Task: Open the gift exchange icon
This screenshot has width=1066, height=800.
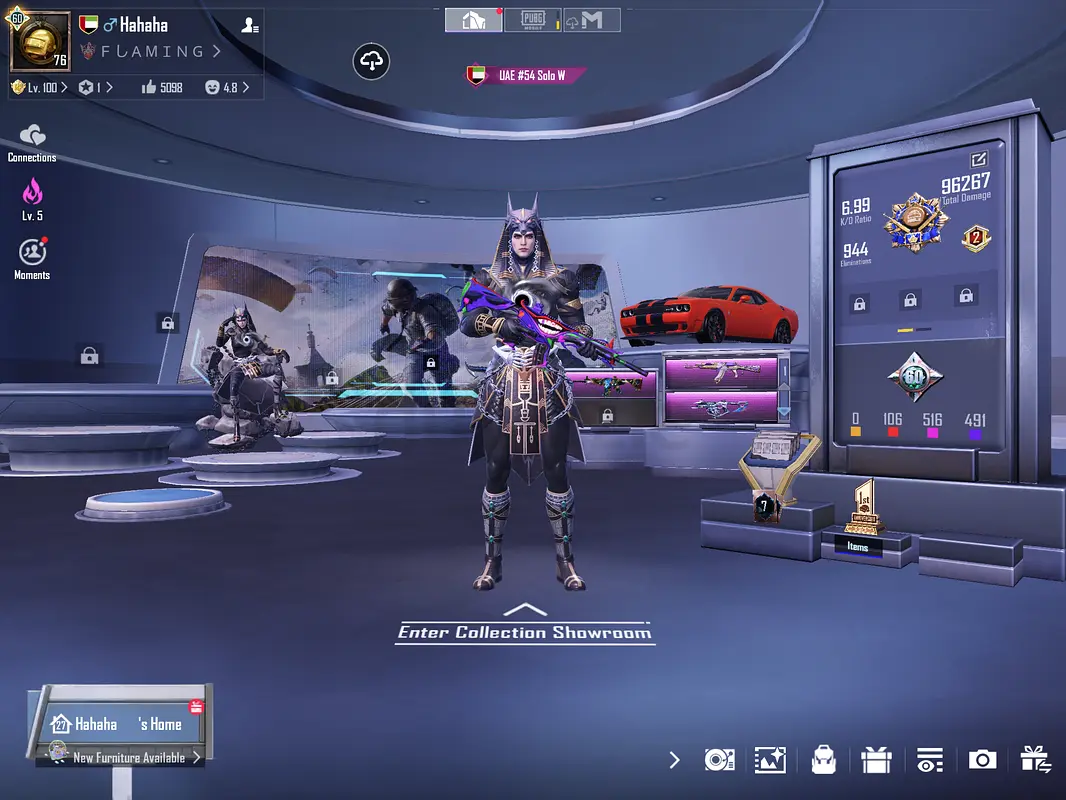Action: 1035,760
